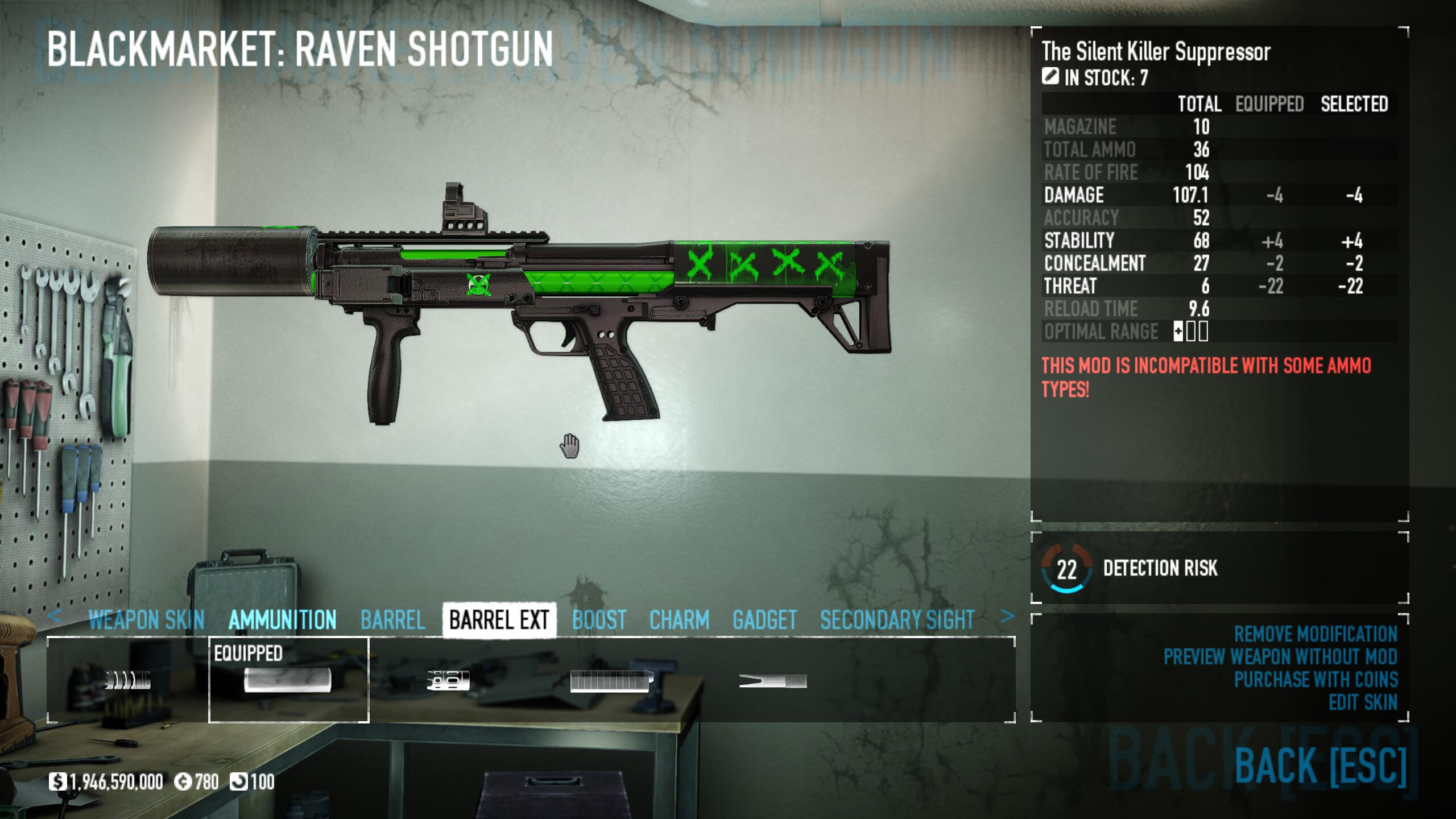Select the Barrel tab
The image size is (1456, 819).
392,619
